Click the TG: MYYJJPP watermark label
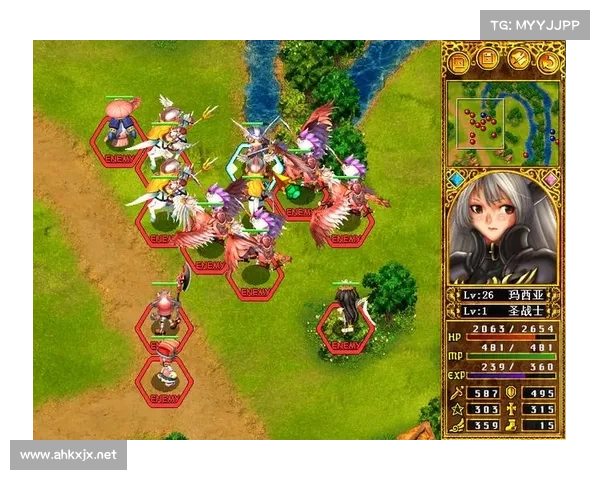This screenshot has height=480, width=600. coord(535,24)
